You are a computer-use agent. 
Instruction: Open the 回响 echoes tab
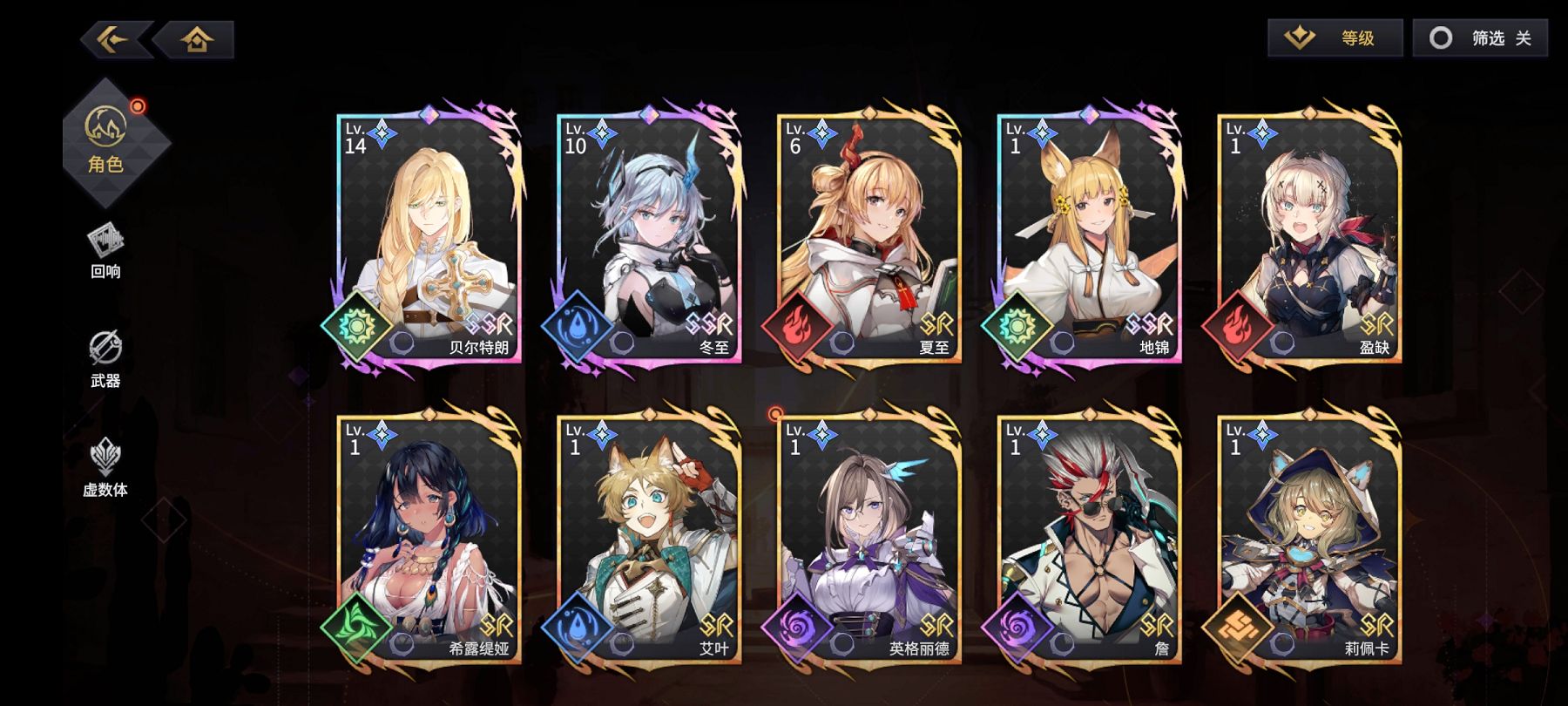(105, 251)
